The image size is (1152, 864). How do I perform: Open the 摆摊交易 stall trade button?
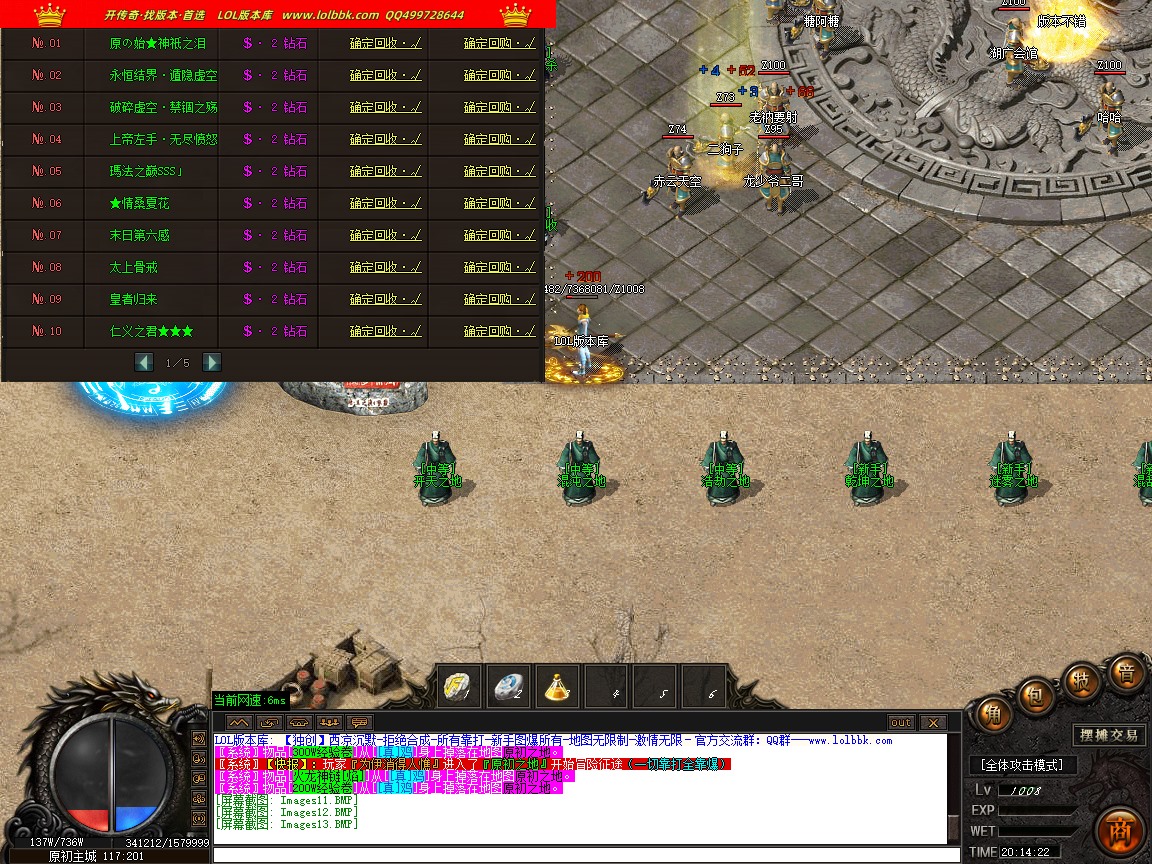(1108, 735)
